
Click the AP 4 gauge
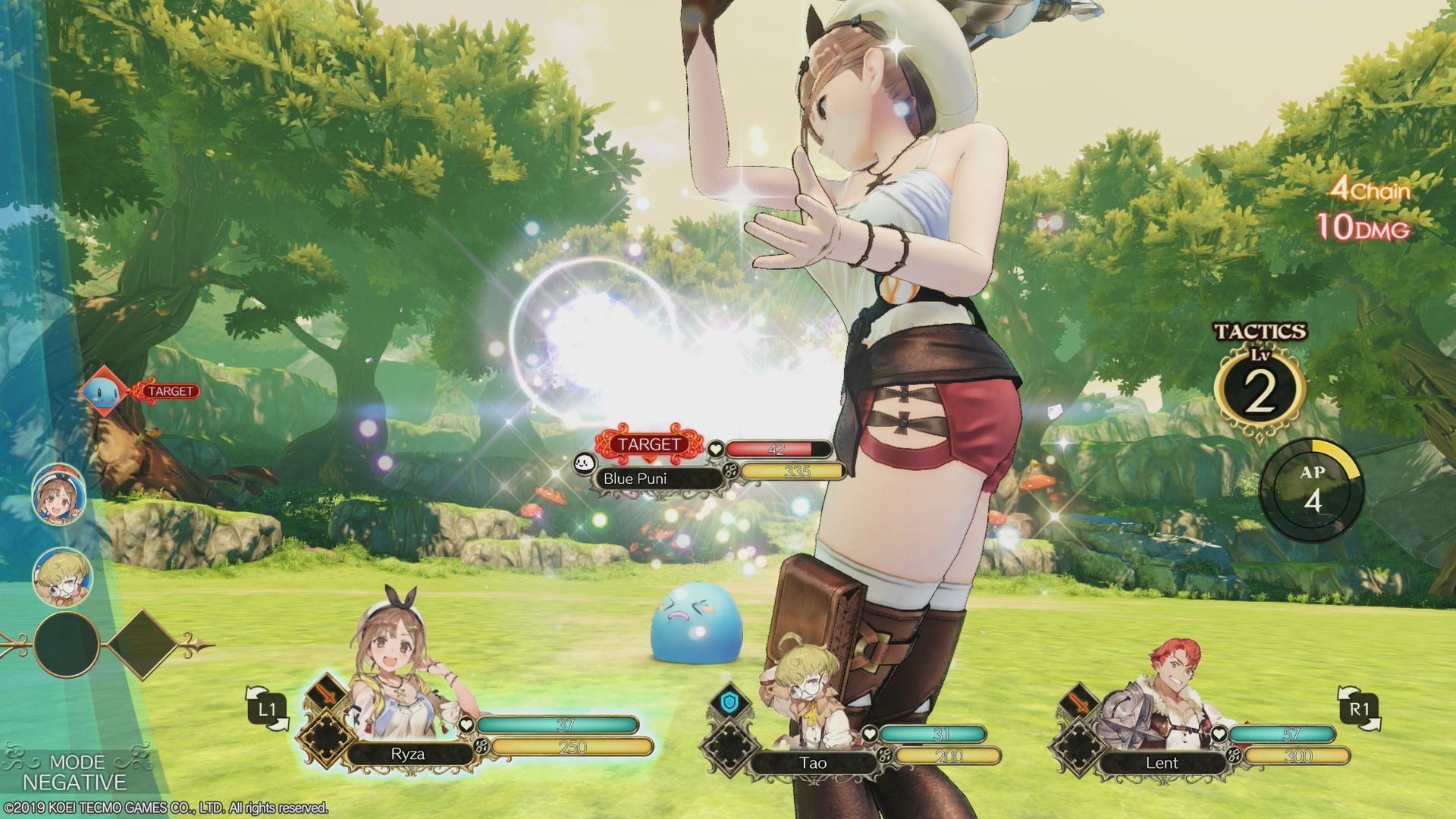[1311, 491]
